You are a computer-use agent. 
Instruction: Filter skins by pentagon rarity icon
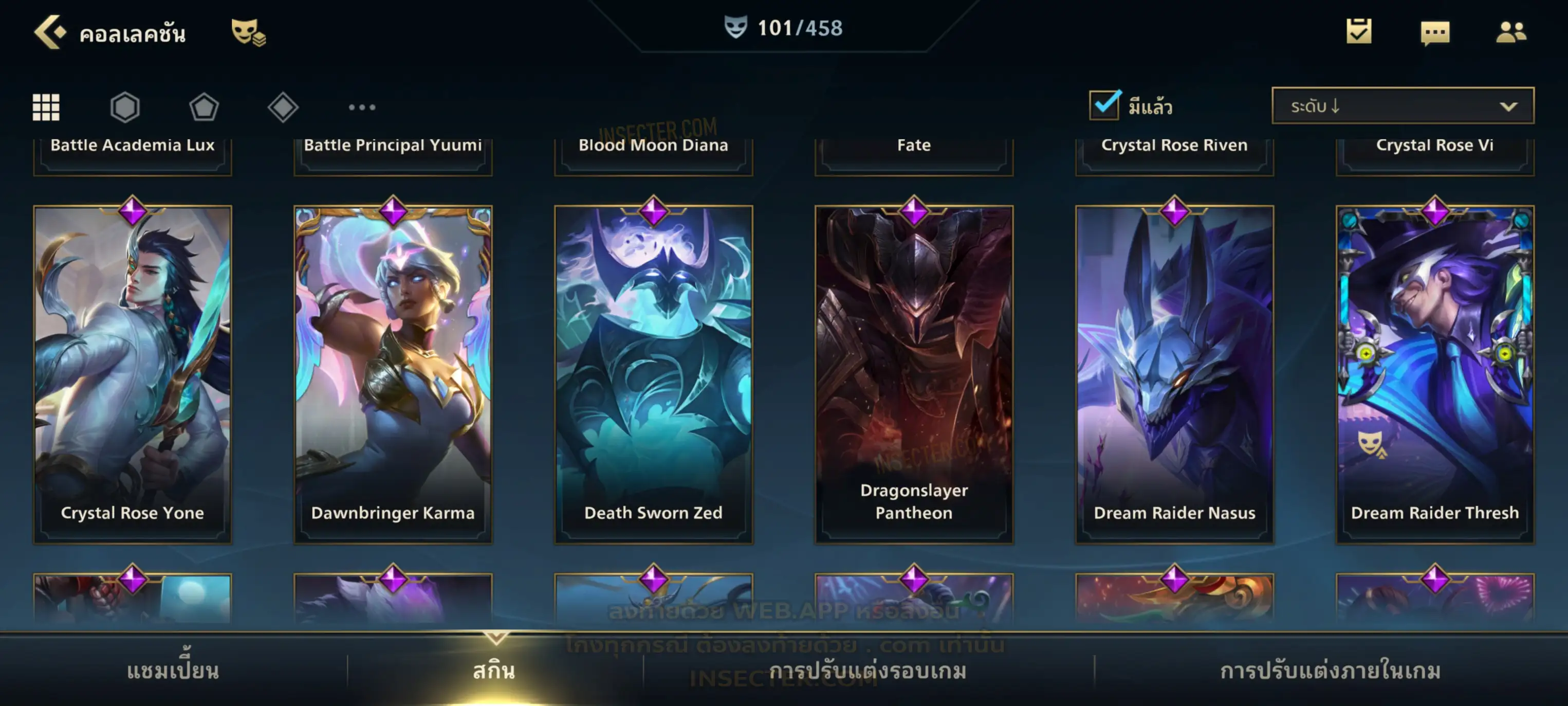pyautogui.click(x=204, y=107)
